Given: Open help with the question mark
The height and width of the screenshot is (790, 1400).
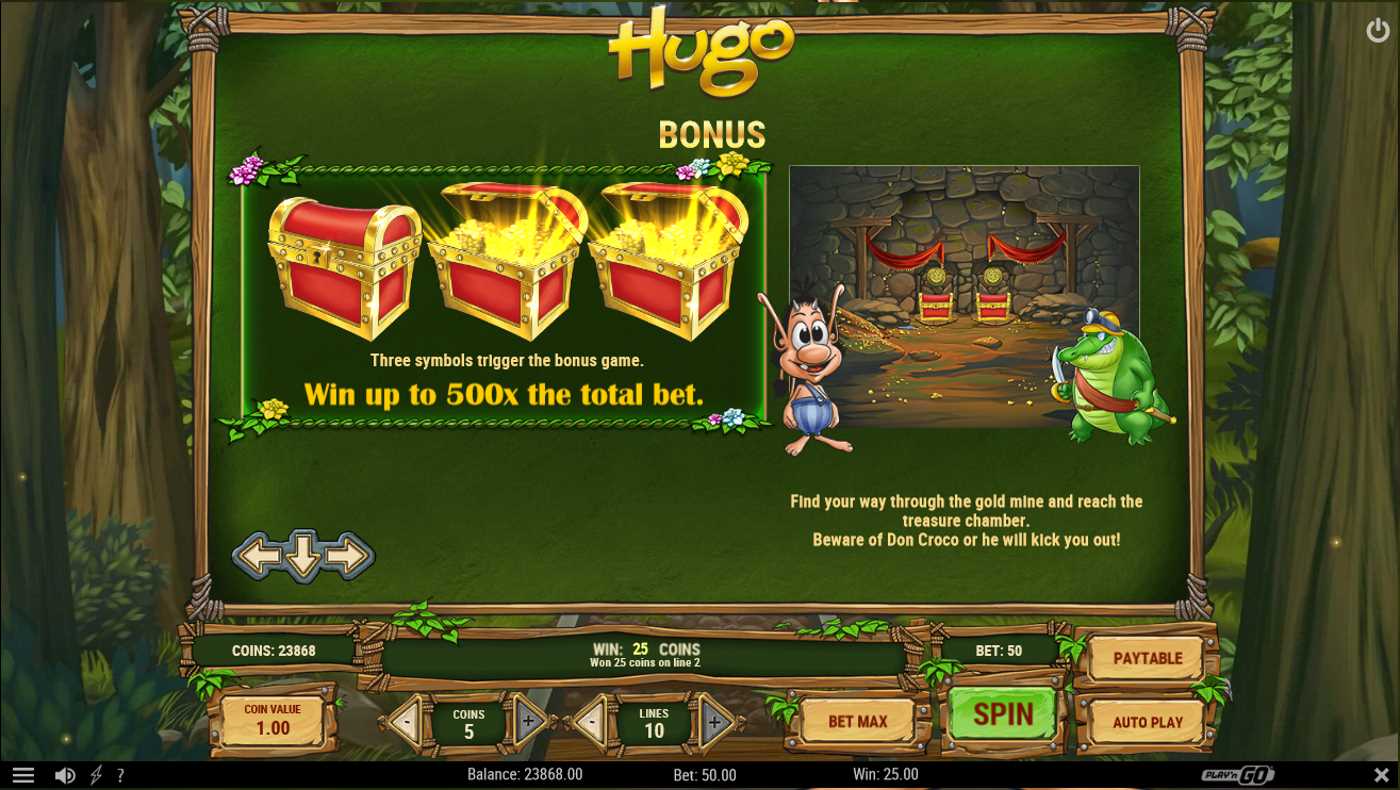Looking at the screenshot, I should pos(120,775).
